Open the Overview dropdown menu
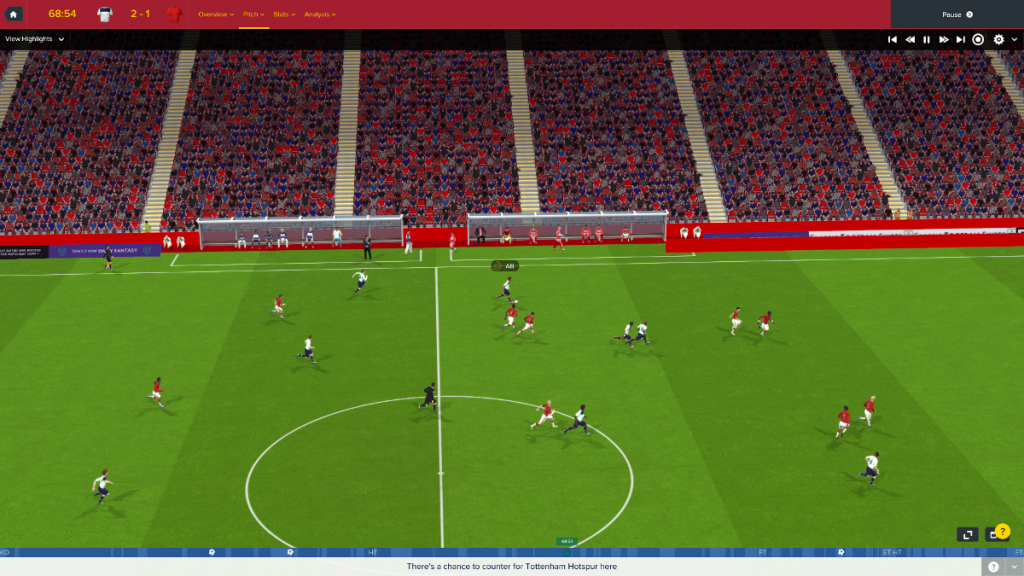The image size is (1024, 576). coord(216,15)
